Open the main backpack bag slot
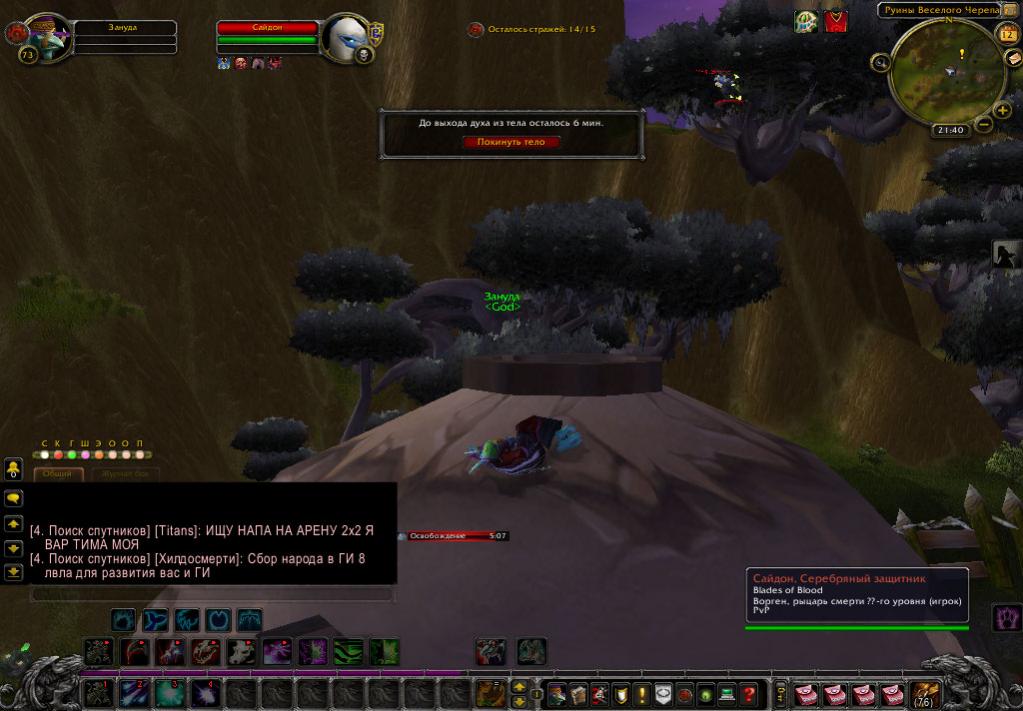This screenshot has width=1023, height=711. tap(925, 694)
